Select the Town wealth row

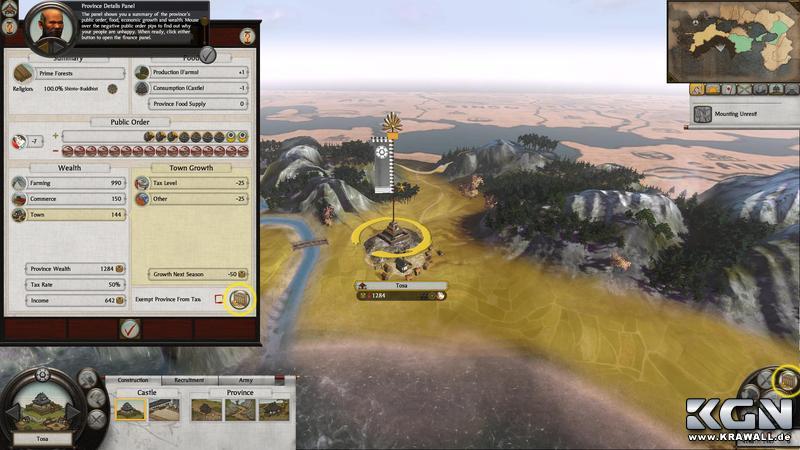69,215
